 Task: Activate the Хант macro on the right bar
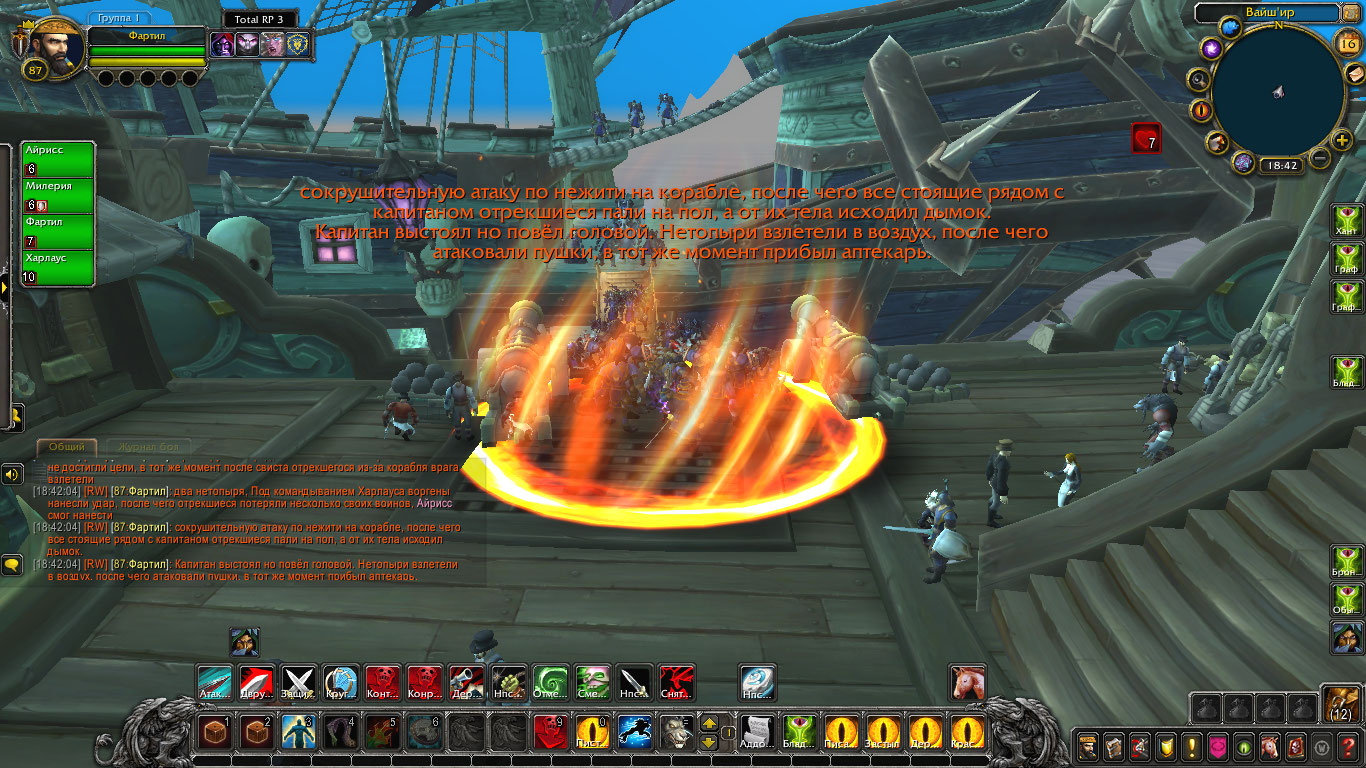(x=1346, y=220)
